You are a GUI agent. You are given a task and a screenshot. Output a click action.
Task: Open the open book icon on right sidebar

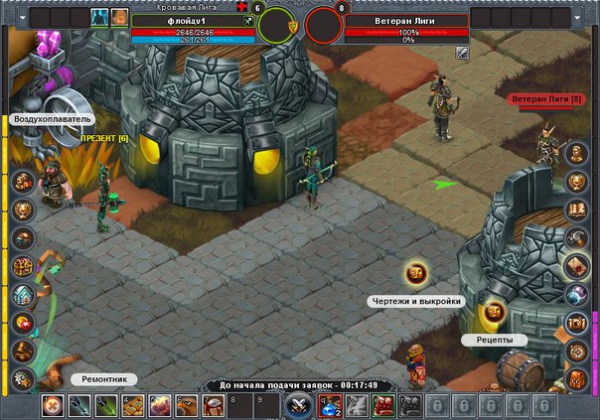pyautogui.click(x=577, y=209)
